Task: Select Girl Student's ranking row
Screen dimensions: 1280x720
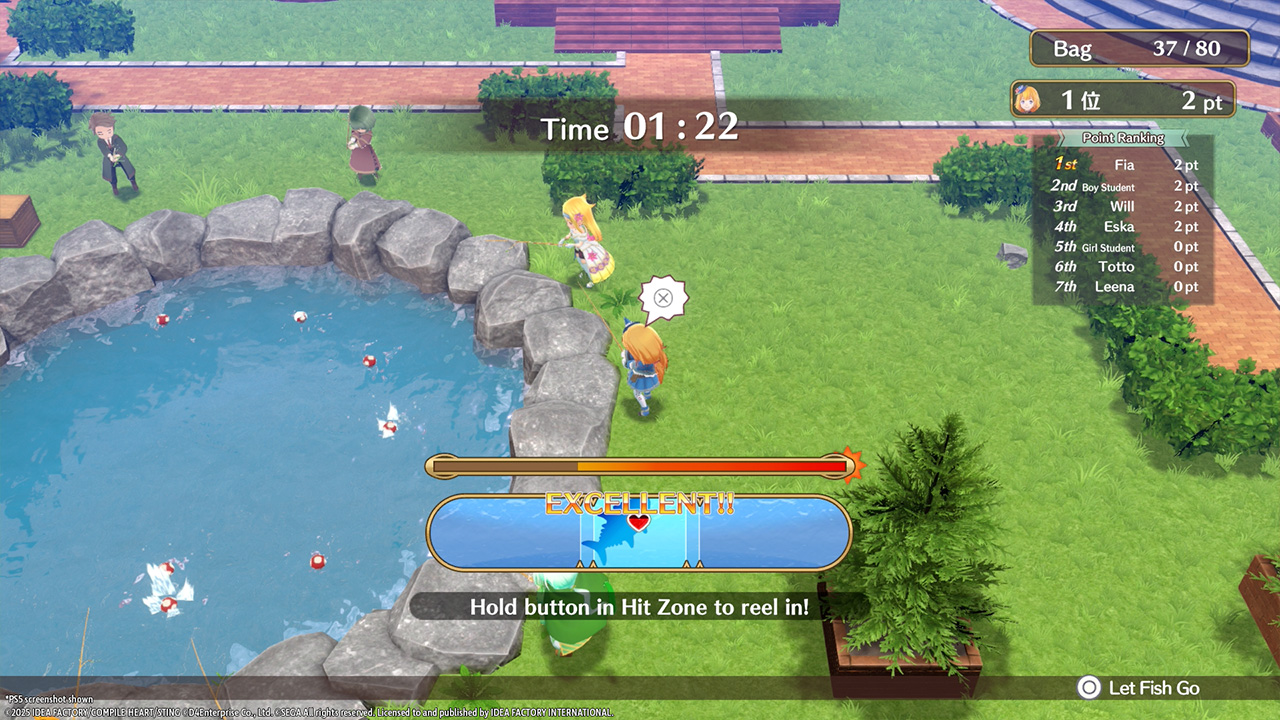Action: coord(1124,247)
